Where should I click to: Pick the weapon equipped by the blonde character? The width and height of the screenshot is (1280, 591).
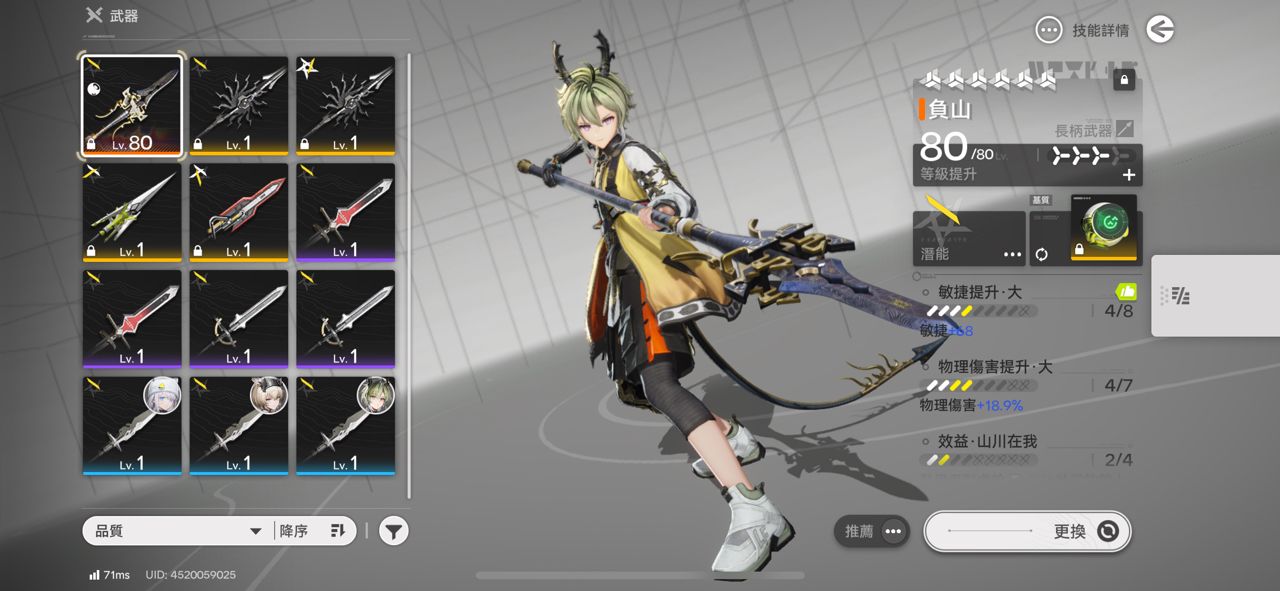[238, 425]
